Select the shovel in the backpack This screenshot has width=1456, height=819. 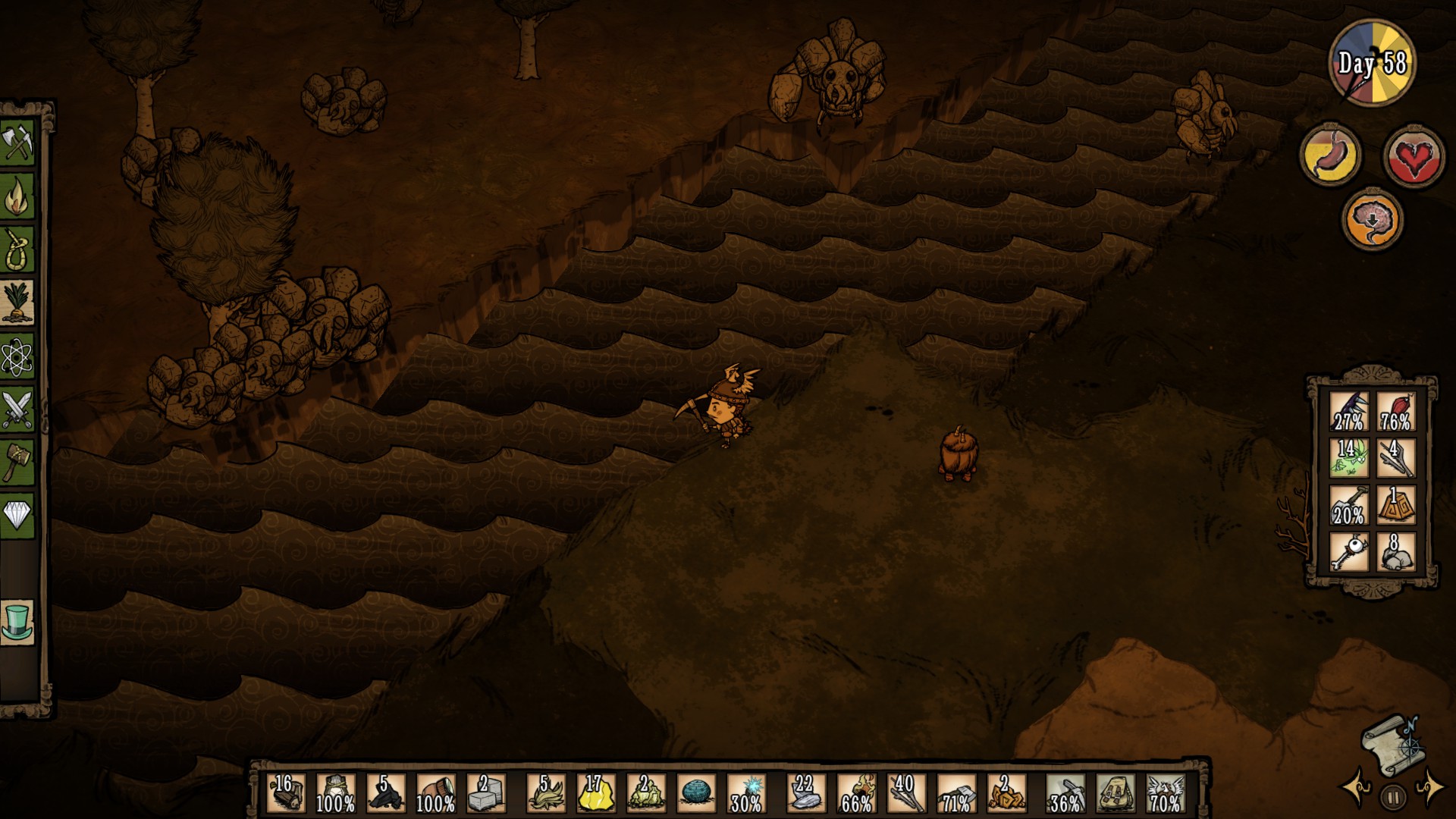1349,504
